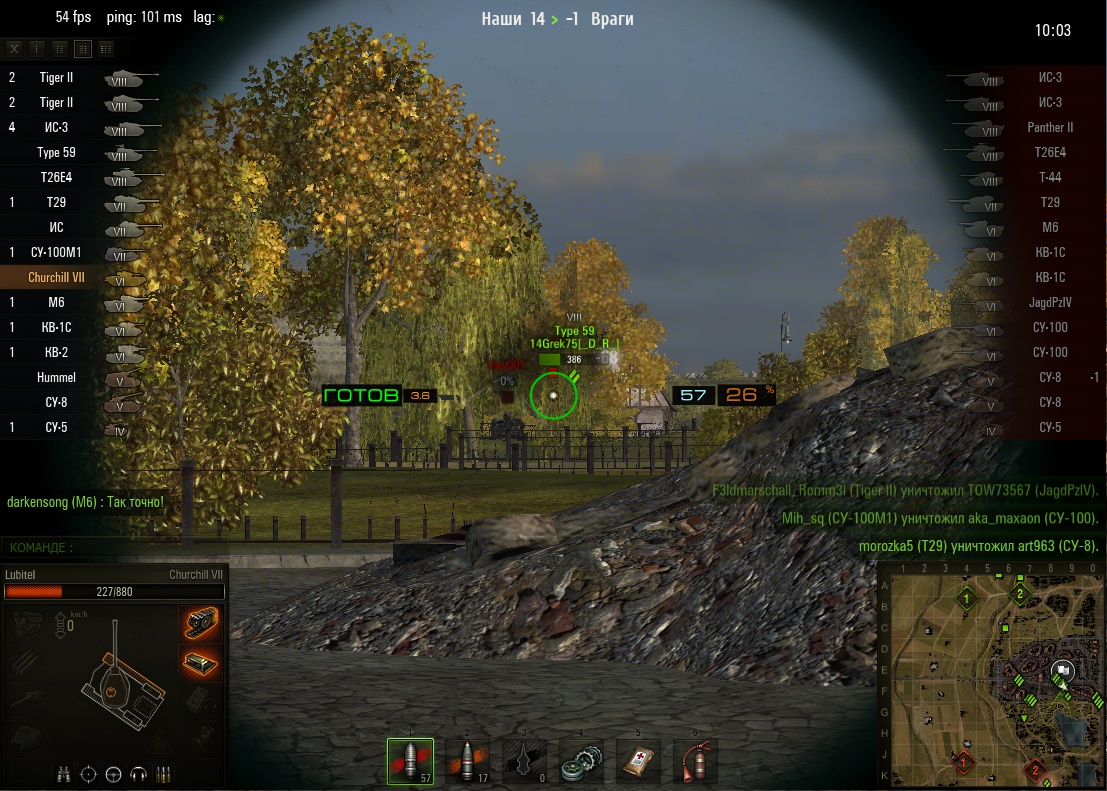Hide the player list with the X button
The image size is (1107, 791).
point(14,48)
